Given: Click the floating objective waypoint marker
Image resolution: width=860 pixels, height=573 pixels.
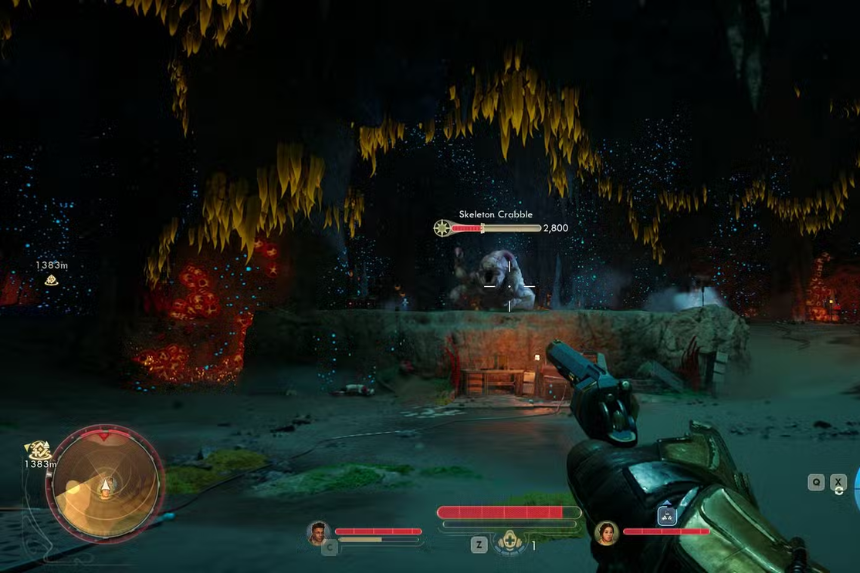Looking at the screenshot, I should (51, 280).
